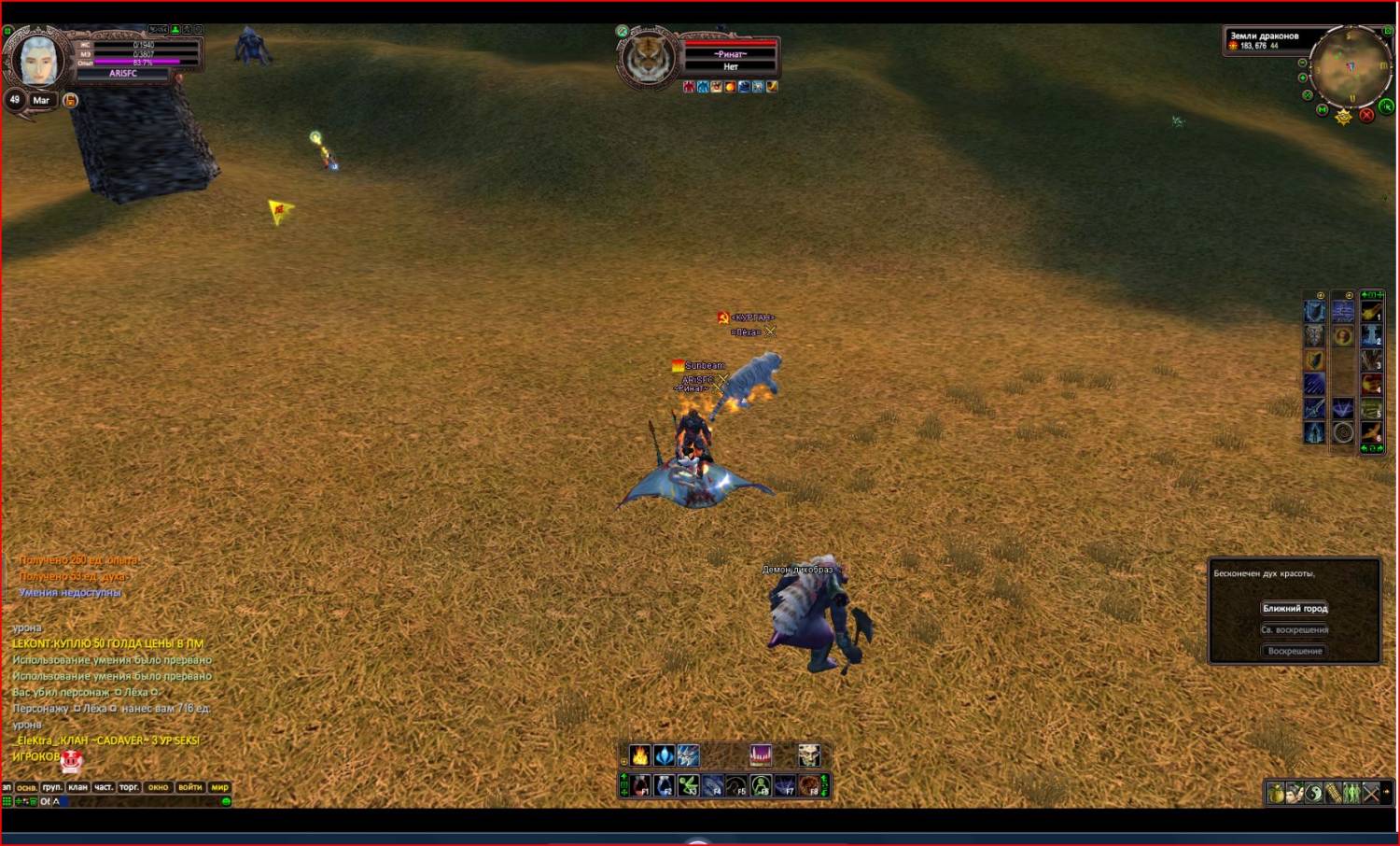The image size is (1400, 846).
Task: Open the map with the green M button
Action: (x=1323, y=109)
